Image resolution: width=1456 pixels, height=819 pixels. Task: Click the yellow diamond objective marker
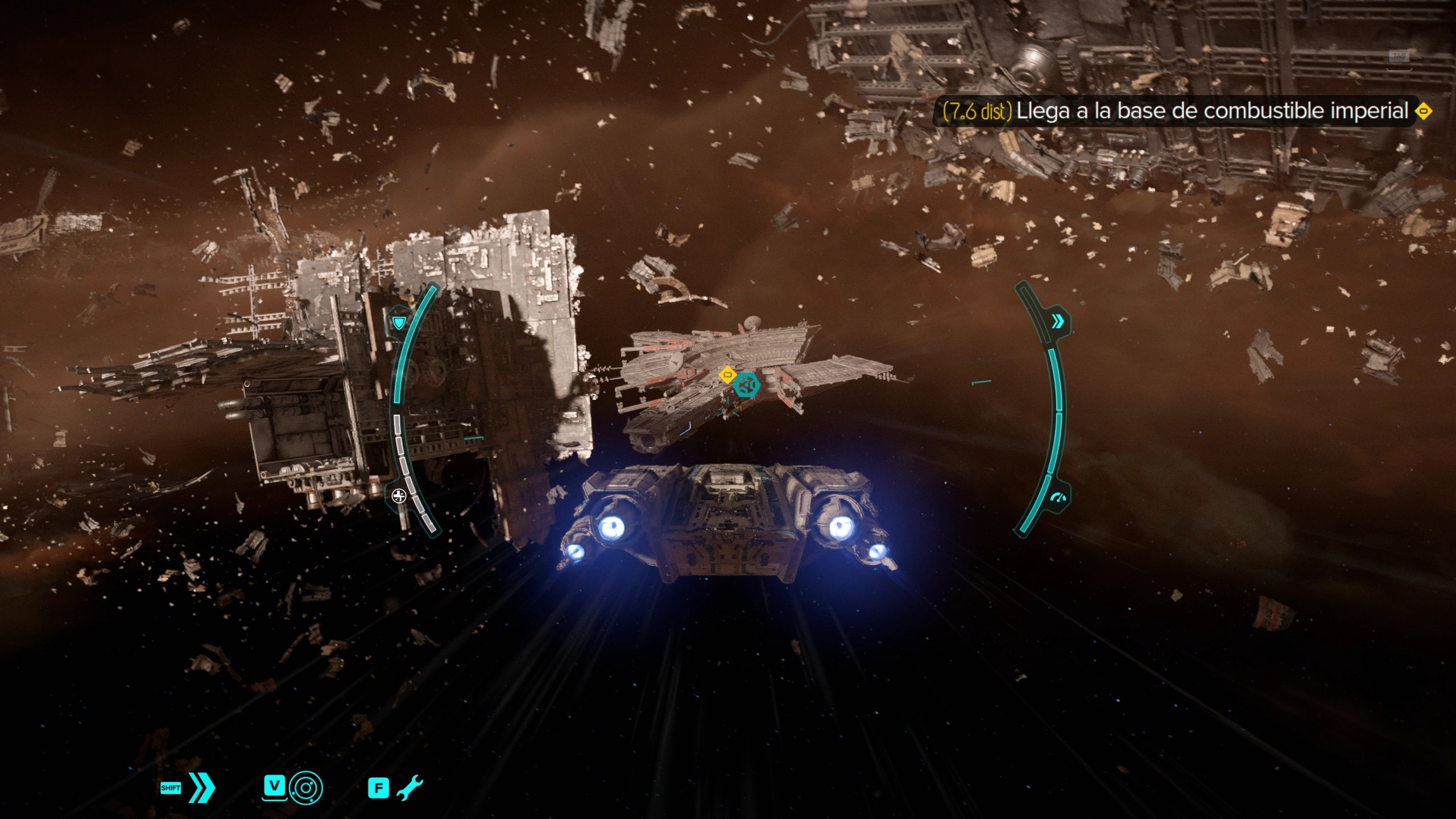pos(727,375)
